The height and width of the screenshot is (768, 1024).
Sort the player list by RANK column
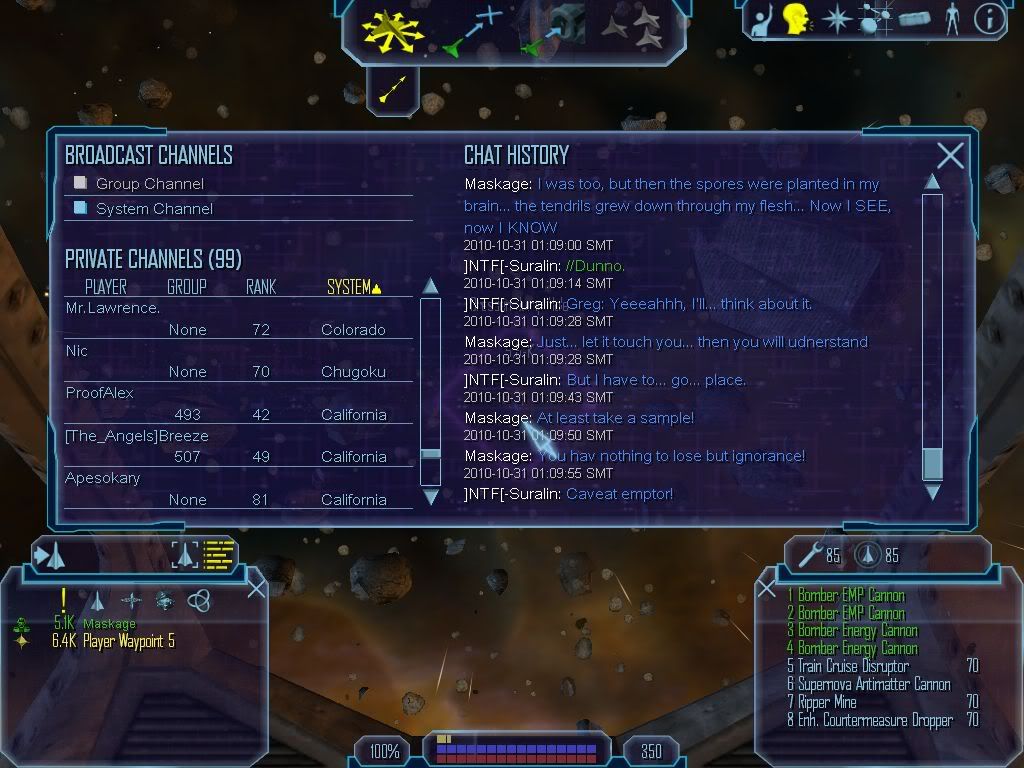point(261,288)
